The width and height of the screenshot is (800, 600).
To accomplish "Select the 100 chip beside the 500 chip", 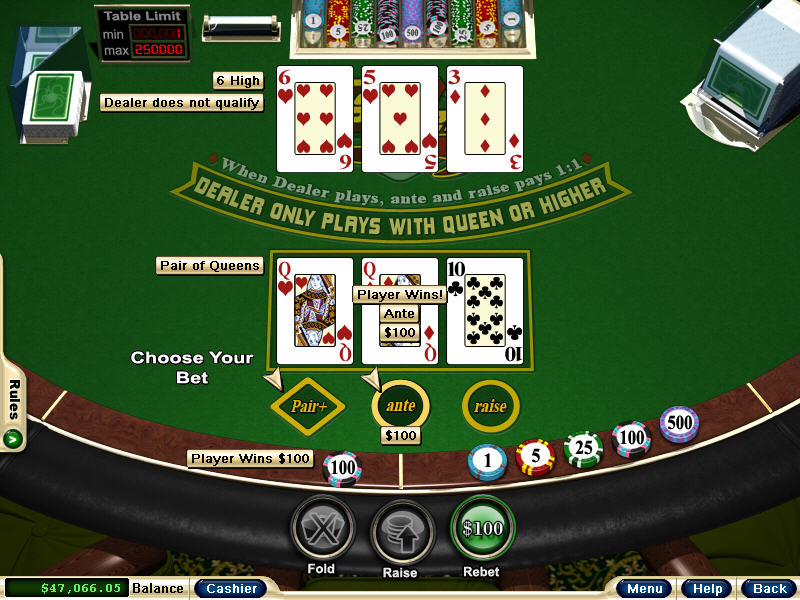I will click(x=631, y=438).
